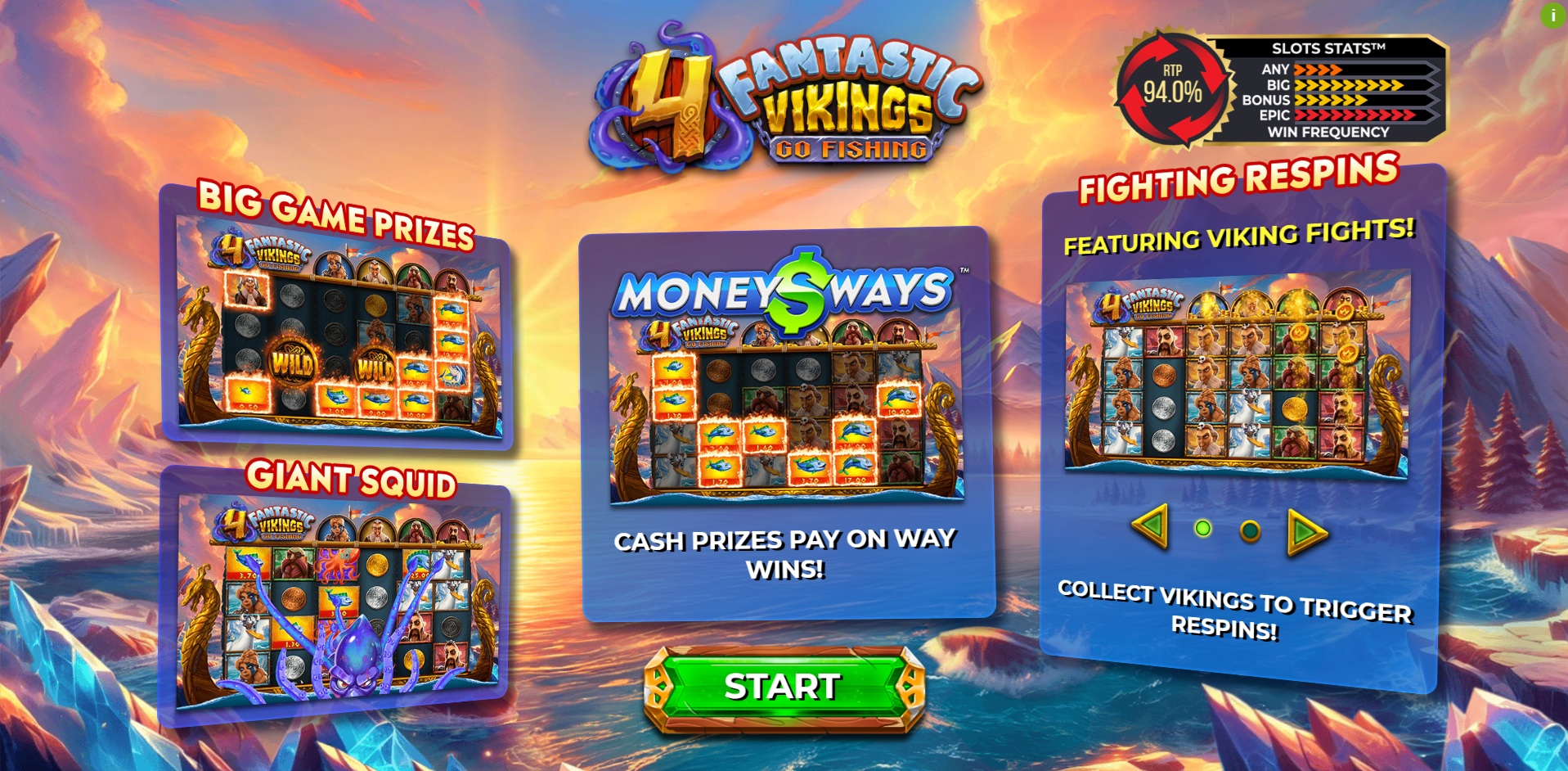1568x771 pixels.
Task: Click the green START button
Action: (x=784, y=688)
